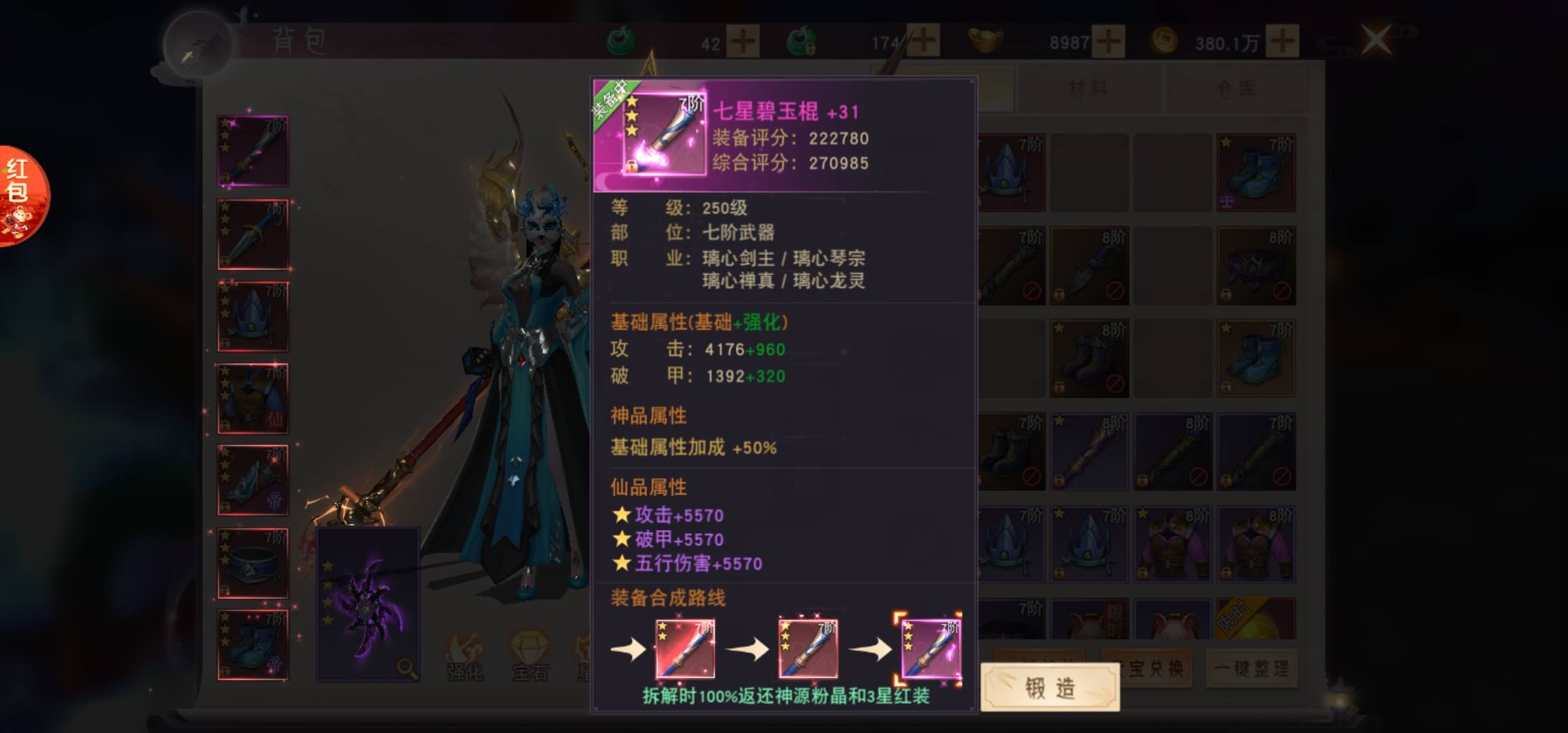
Task: Select the equipped staff weapon slot
Action: [x=253, y=151]
